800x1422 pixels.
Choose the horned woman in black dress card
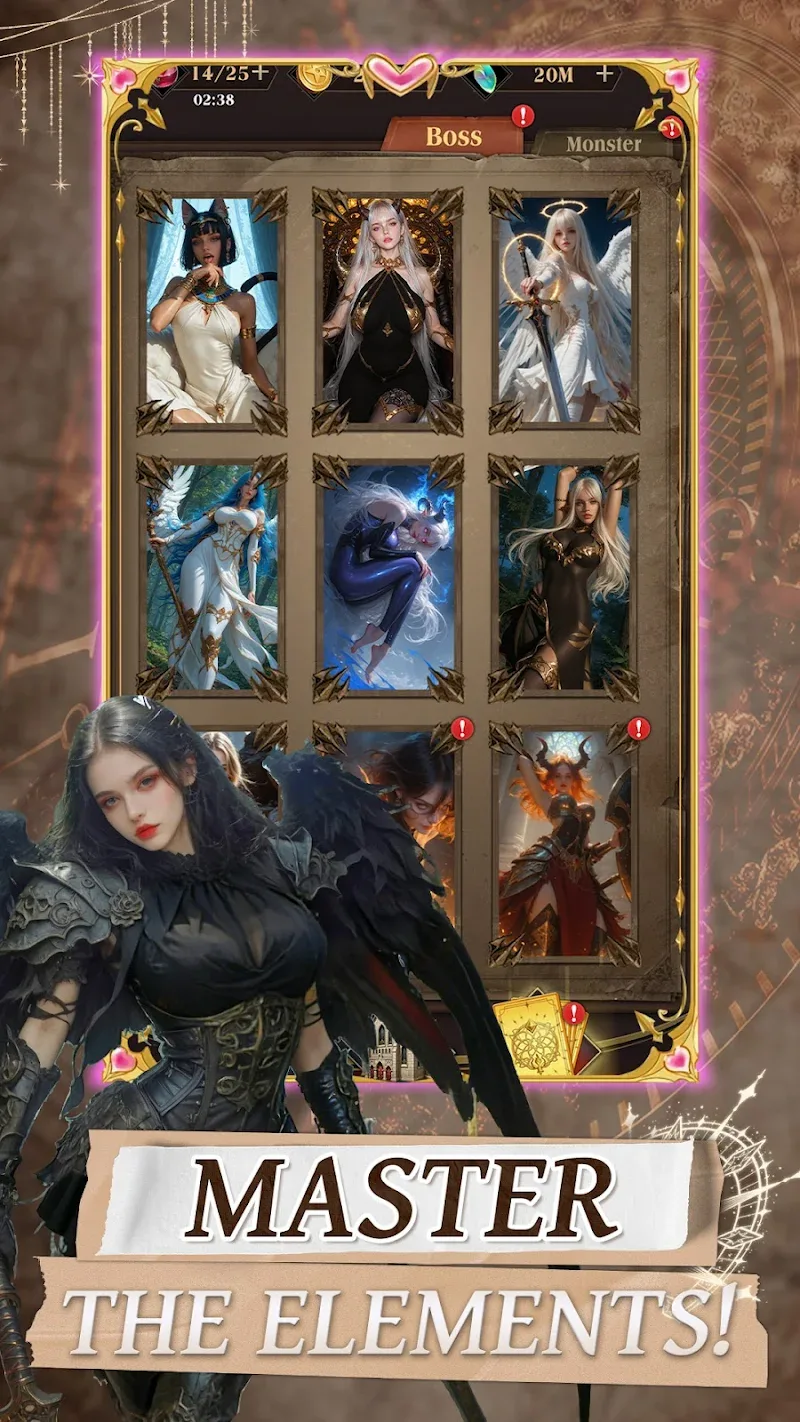coord(388,310)
